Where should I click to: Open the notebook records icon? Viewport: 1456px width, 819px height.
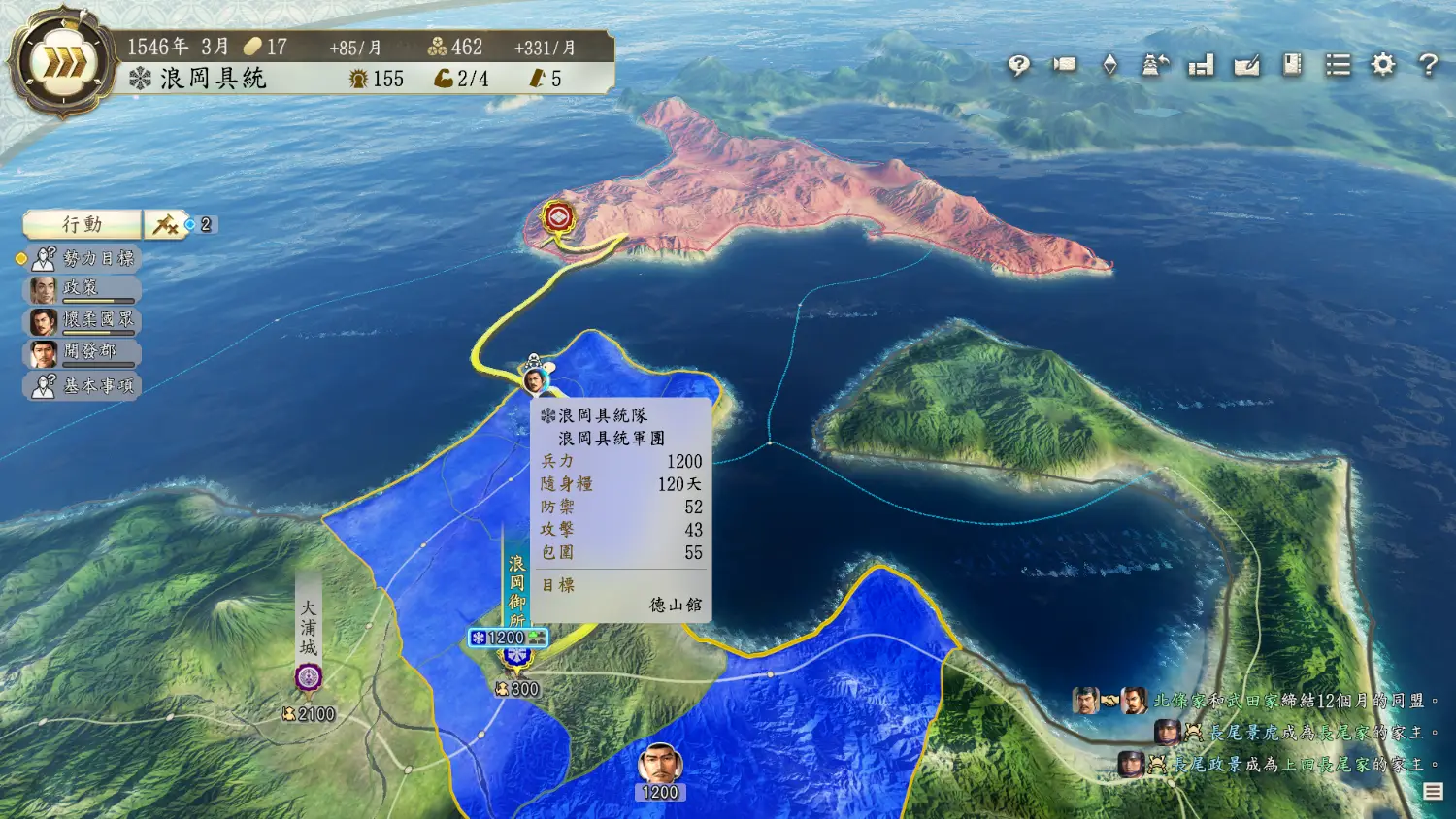[x=1292, y=65]
